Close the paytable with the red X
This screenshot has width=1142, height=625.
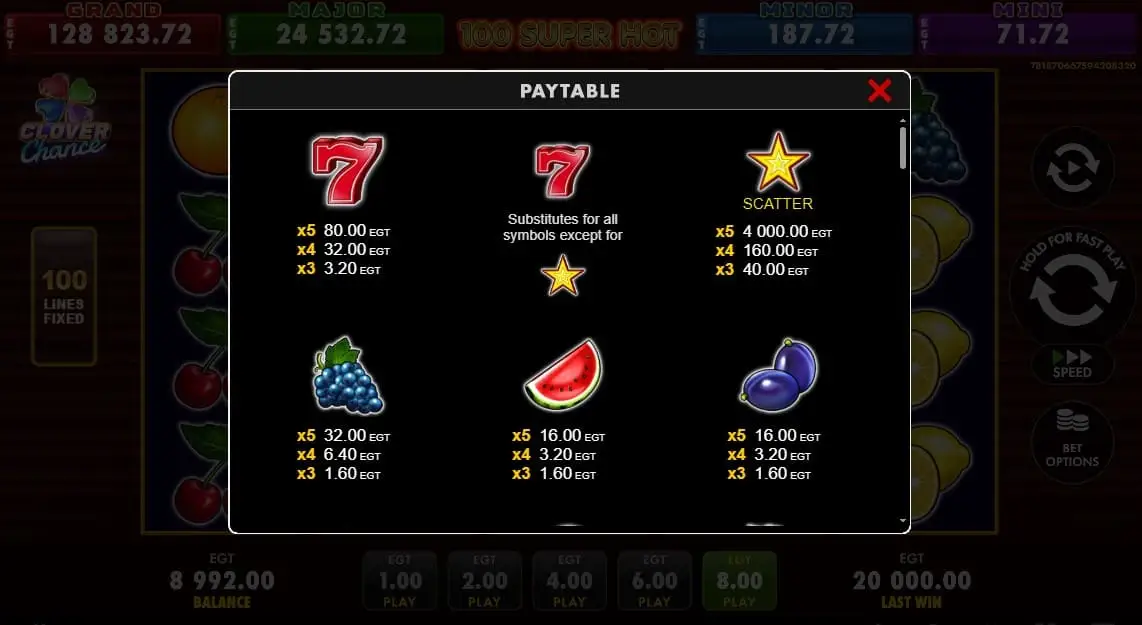[879, 91]
